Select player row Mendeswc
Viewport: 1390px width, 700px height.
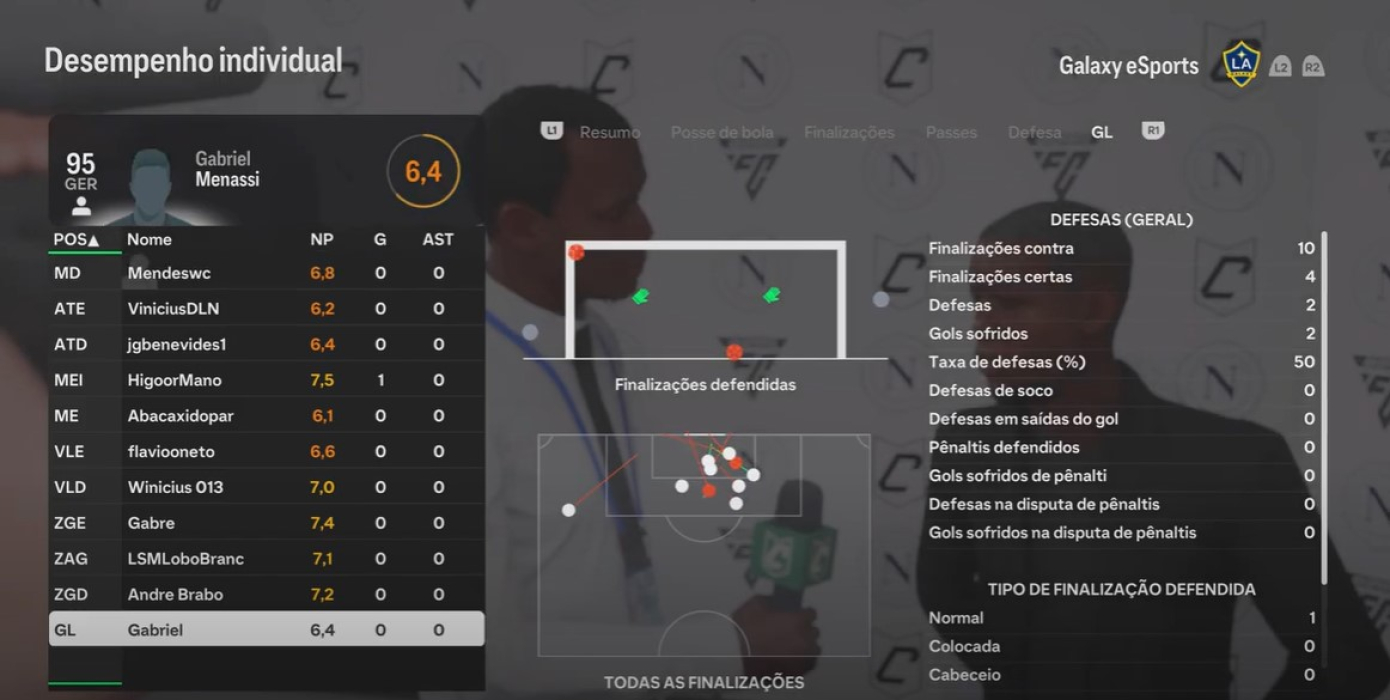tap(266, 273)
